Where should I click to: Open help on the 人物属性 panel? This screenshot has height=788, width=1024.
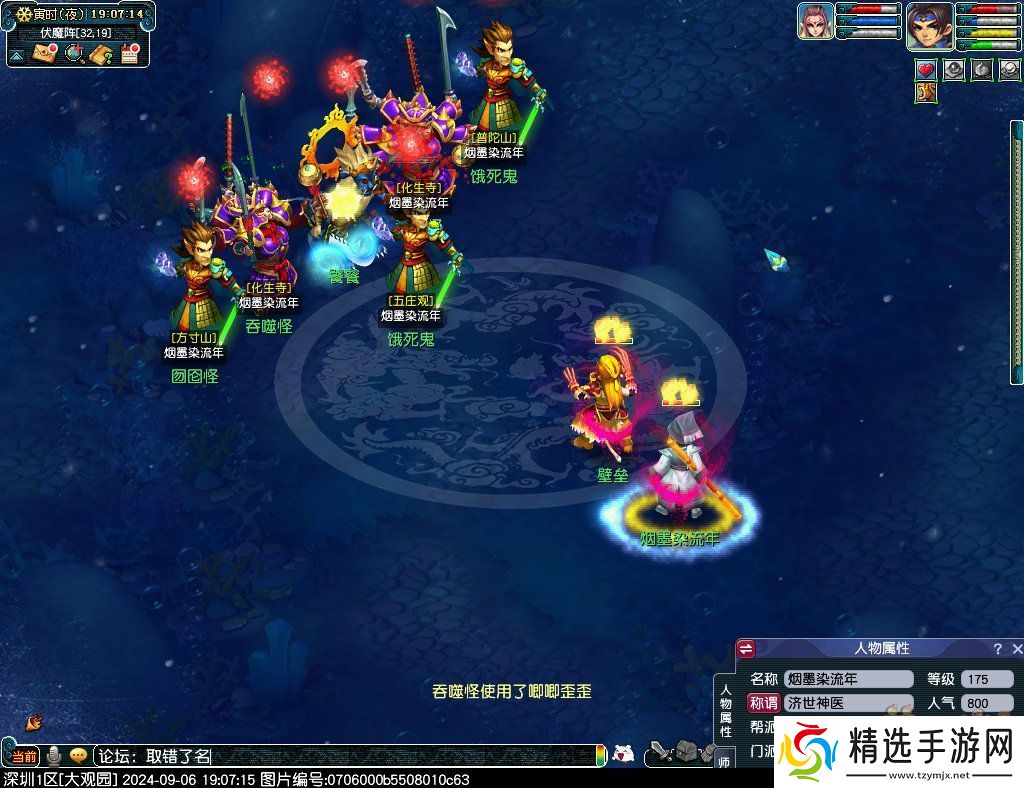pyautogui.click(x=997, y=649)
